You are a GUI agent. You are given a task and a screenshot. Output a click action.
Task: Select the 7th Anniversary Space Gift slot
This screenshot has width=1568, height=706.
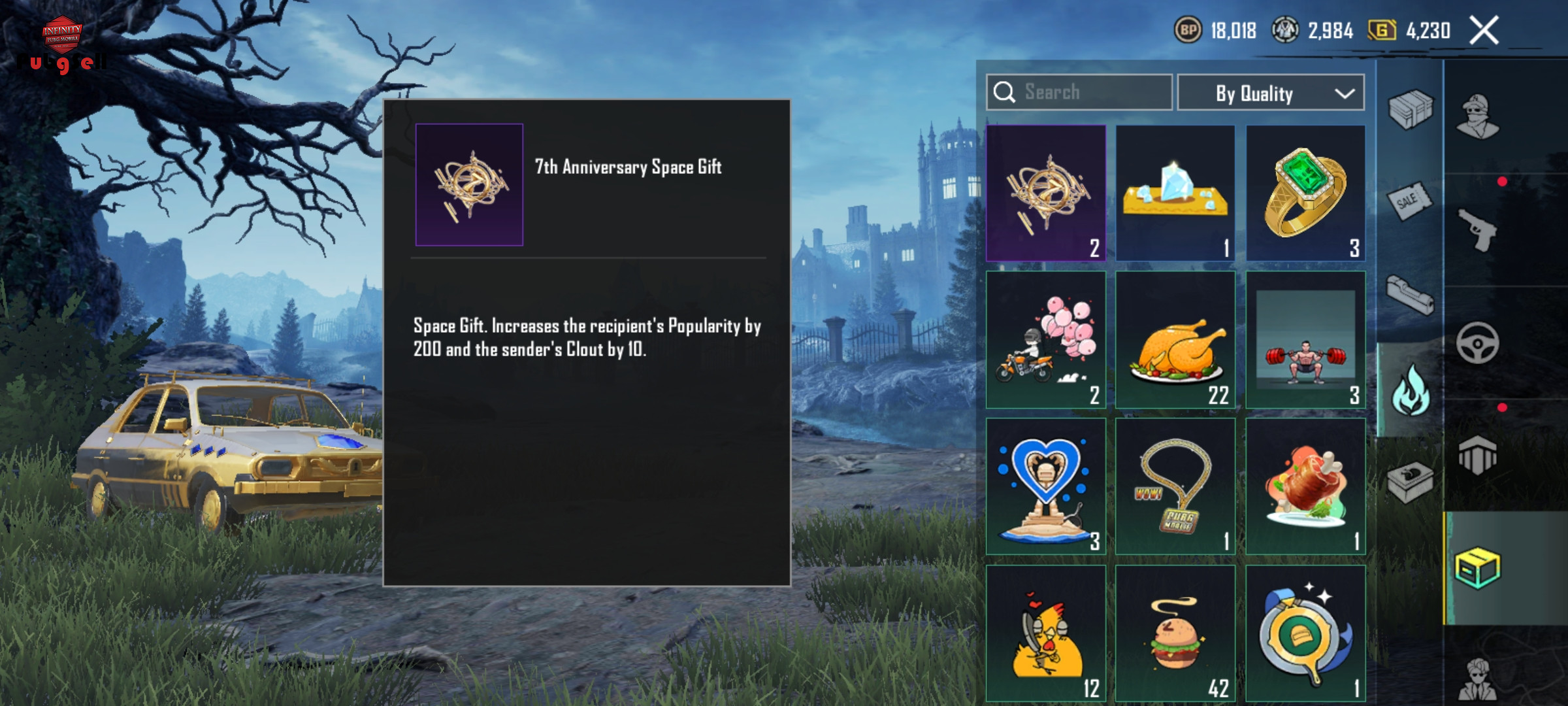[1045, 193]
